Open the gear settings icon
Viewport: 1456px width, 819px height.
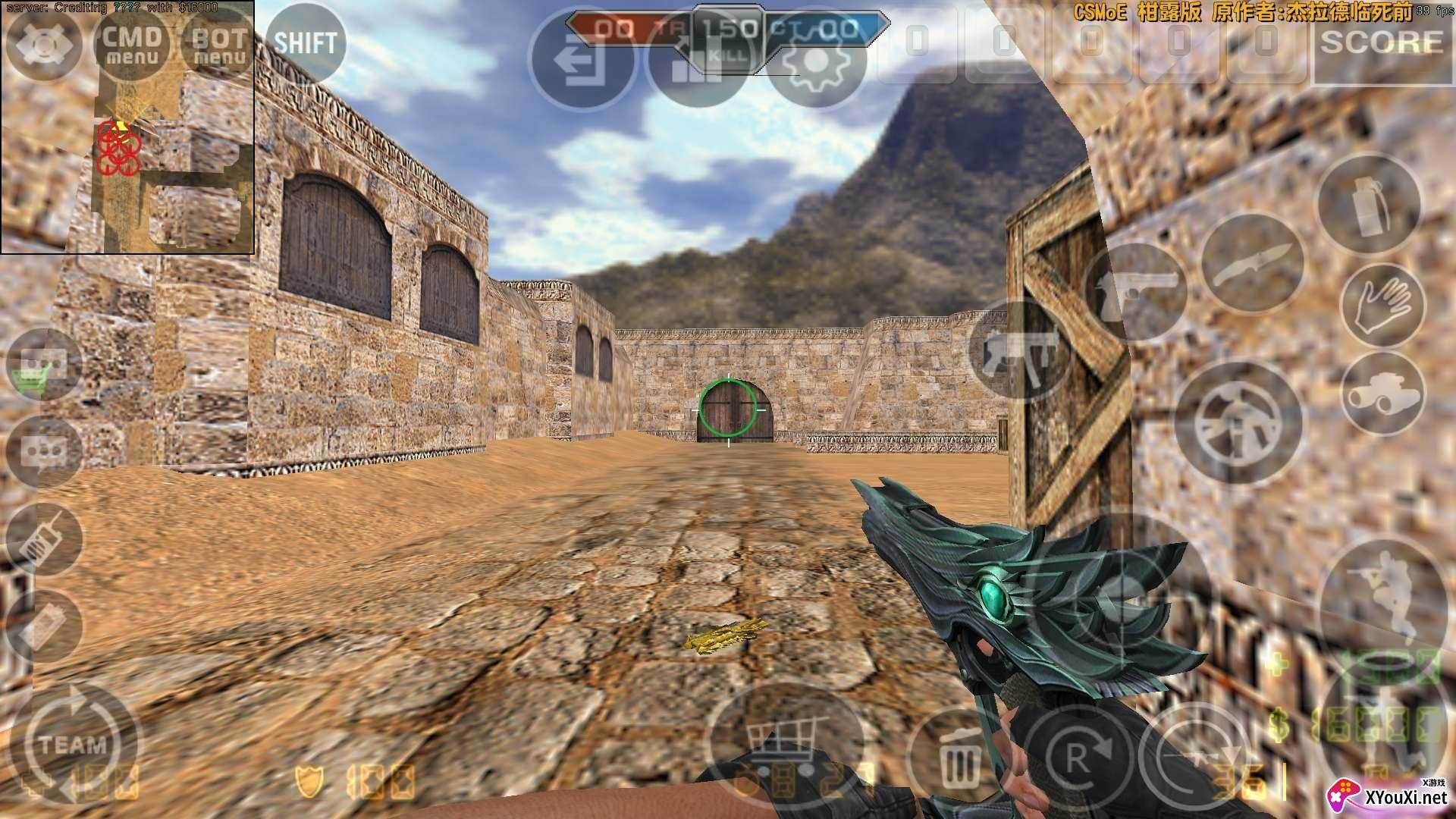(816, 59)
